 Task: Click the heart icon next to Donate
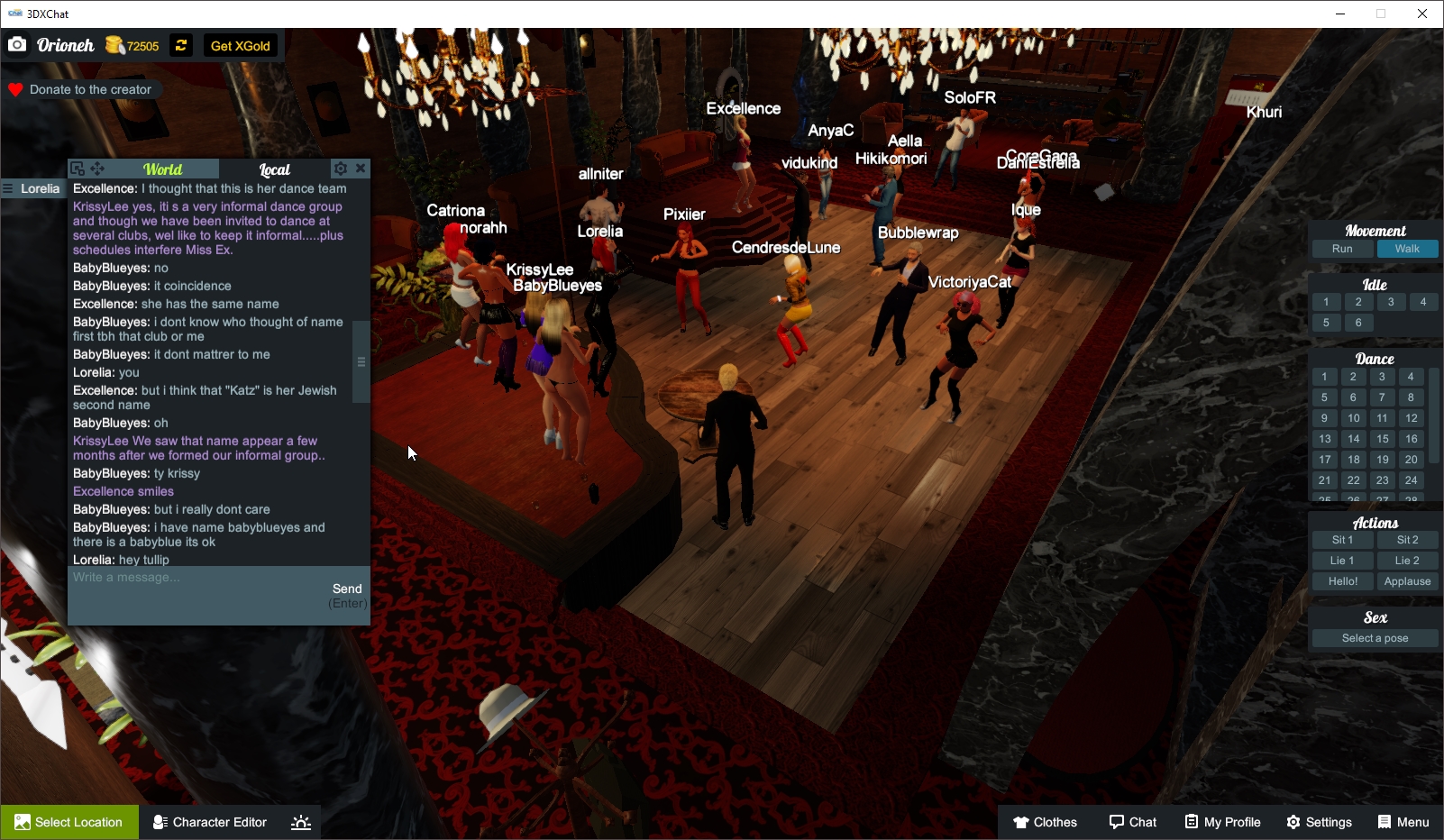point(14,88)
